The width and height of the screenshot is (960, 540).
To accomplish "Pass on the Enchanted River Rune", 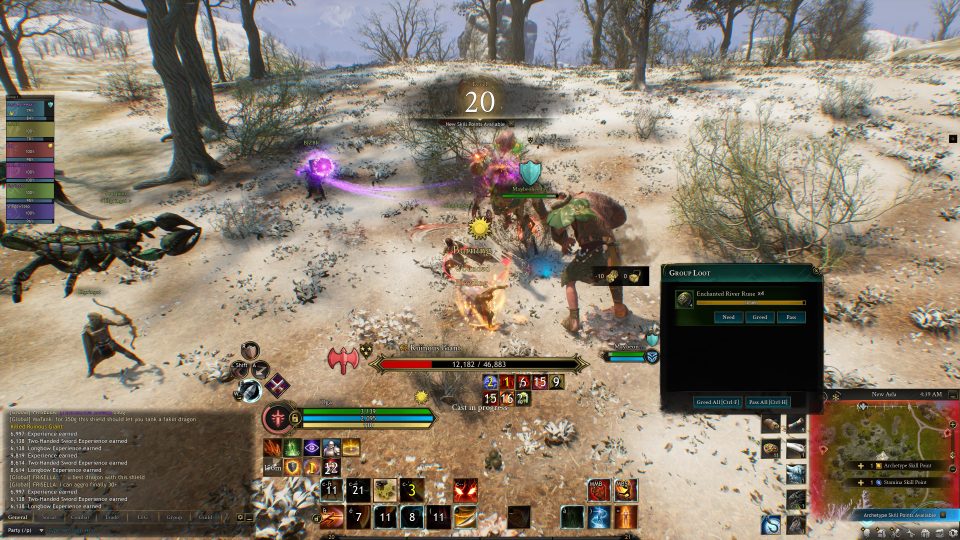I will click(790, 317).
